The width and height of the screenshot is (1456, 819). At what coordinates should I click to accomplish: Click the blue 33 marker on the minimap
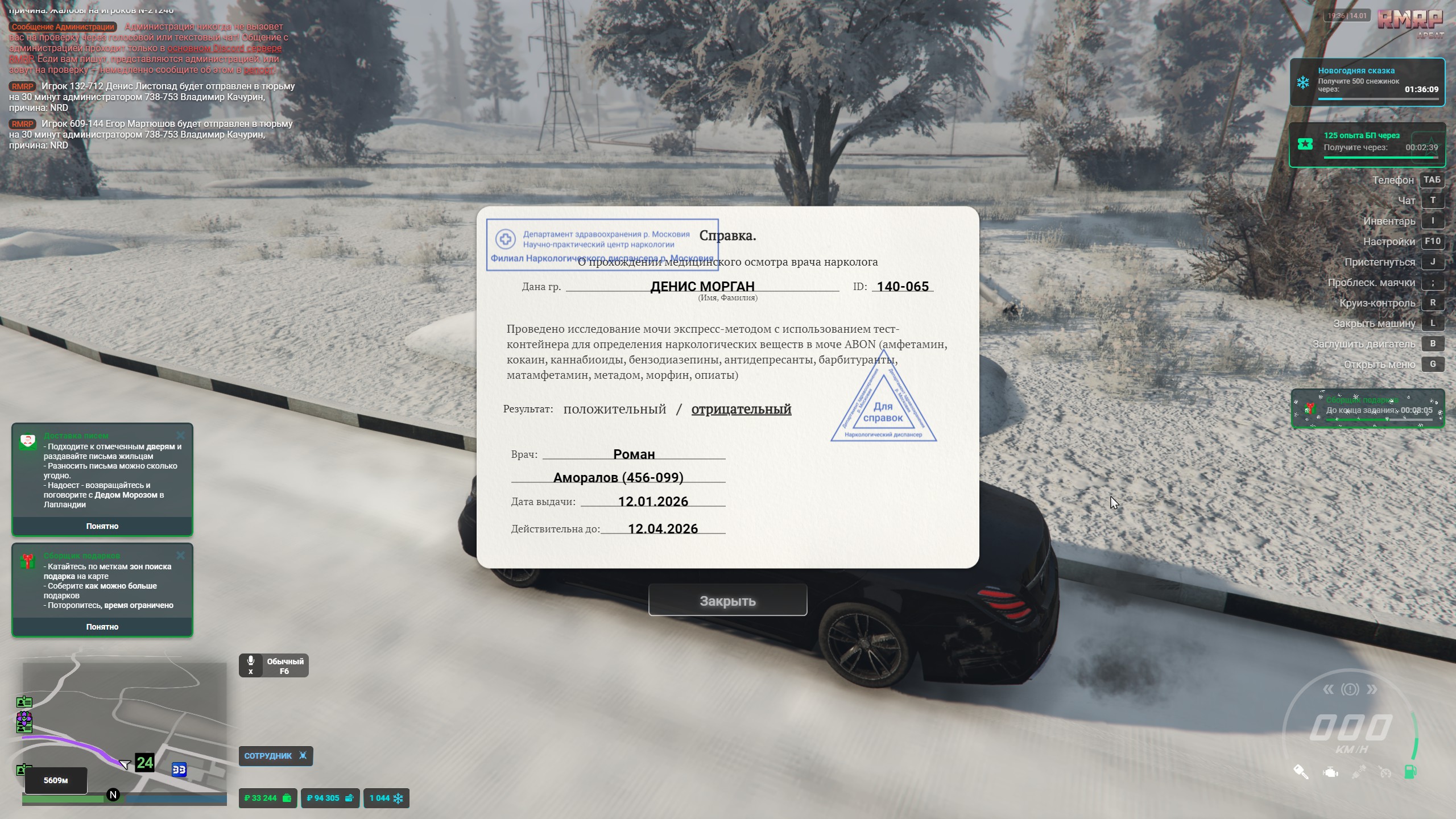(x=179, y=770)
